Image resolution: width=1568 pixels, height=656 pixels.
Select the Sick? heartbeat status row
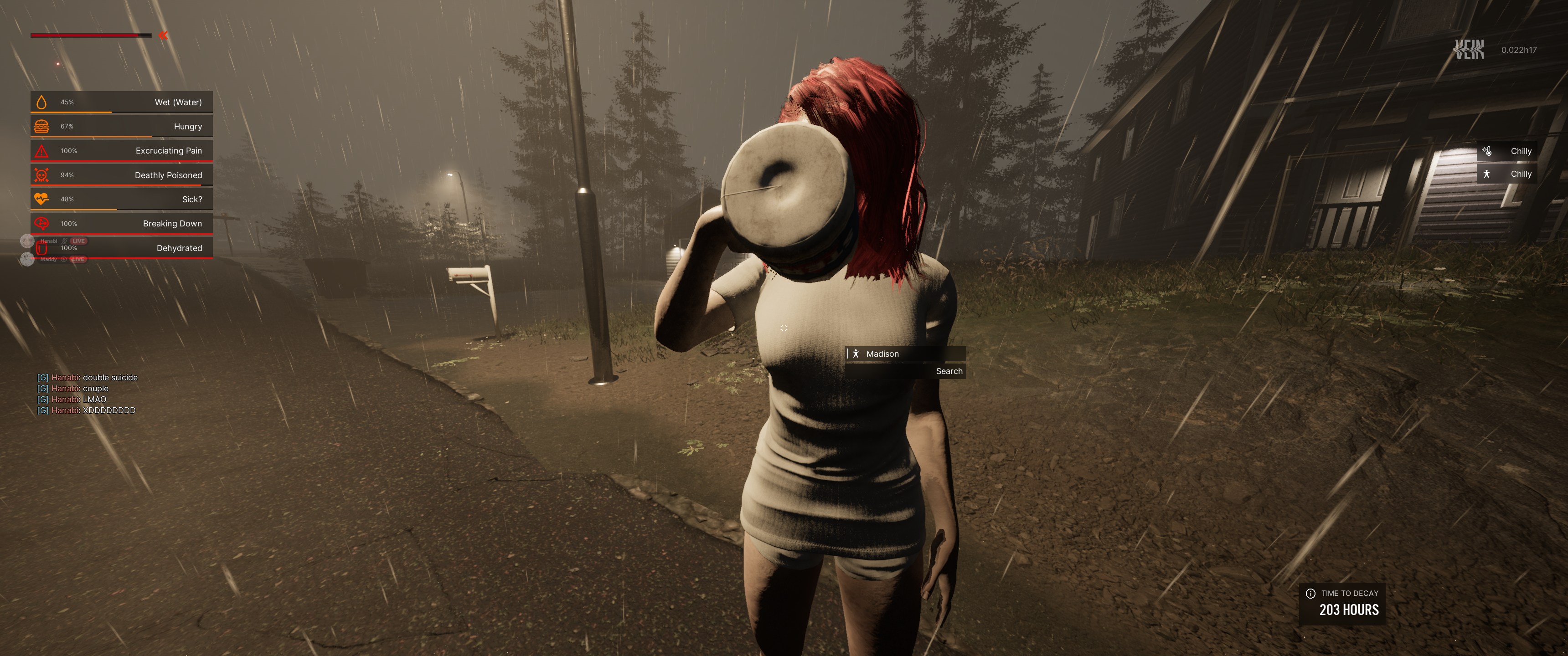coord(122,200)
